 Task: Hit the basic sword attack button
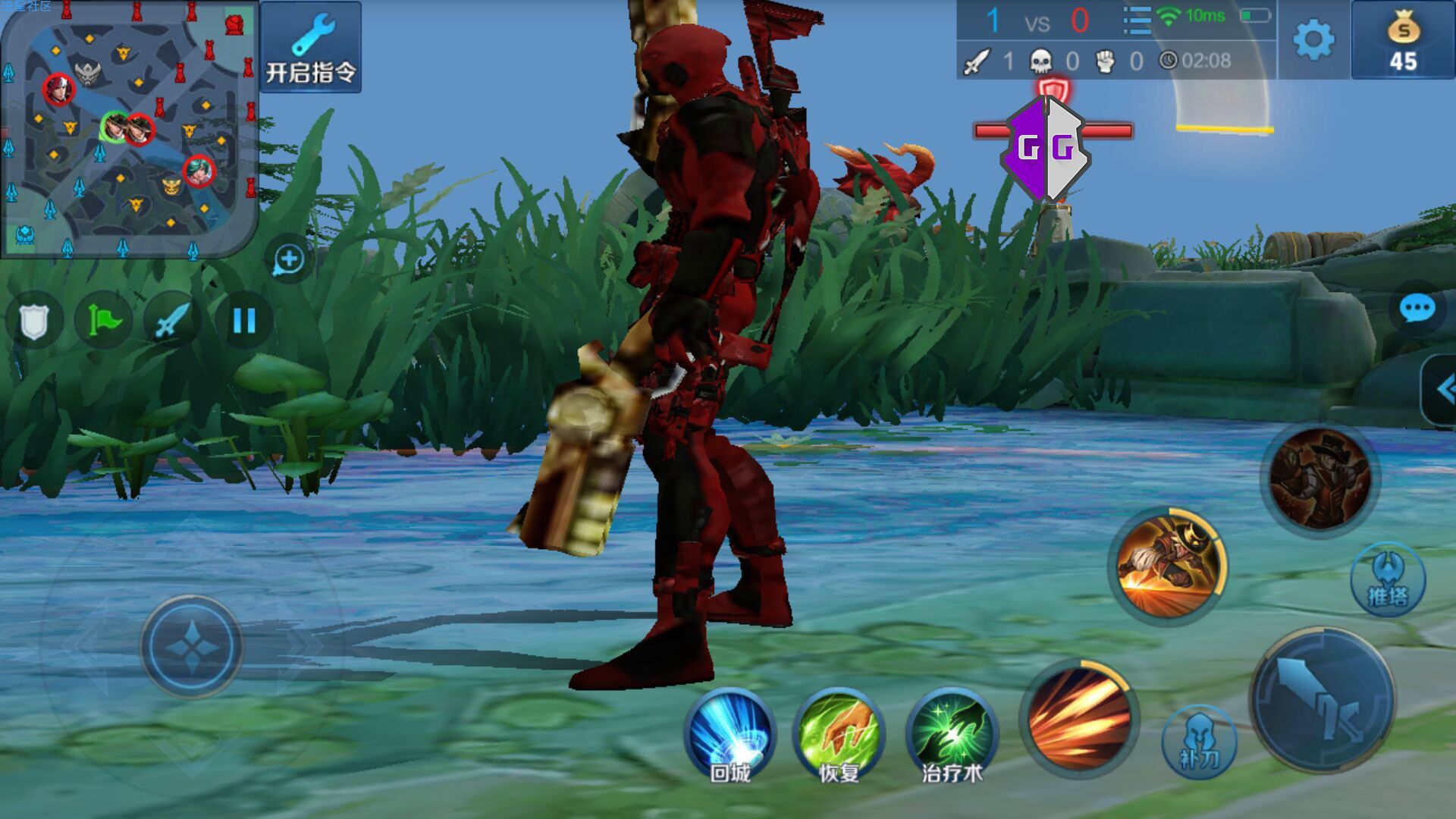click(x=1323, y=699)
